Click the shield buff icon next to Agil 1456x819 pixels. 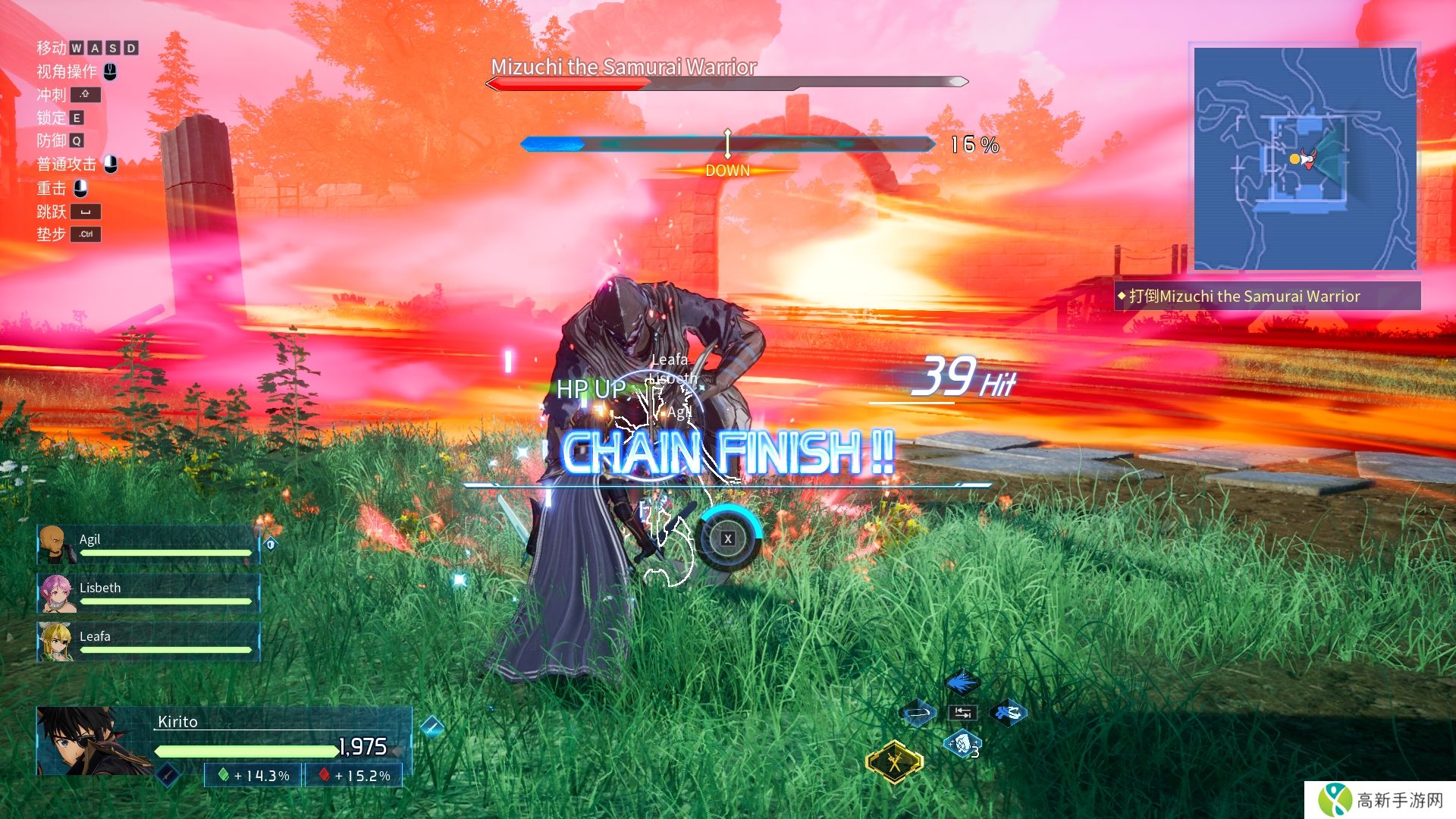(x=271, y=544)
